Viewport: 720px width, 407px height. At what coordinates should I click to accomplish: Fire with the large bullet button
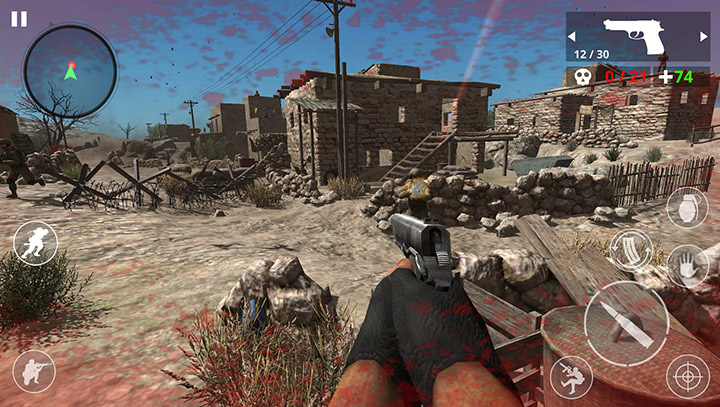[x=626, y=323]
